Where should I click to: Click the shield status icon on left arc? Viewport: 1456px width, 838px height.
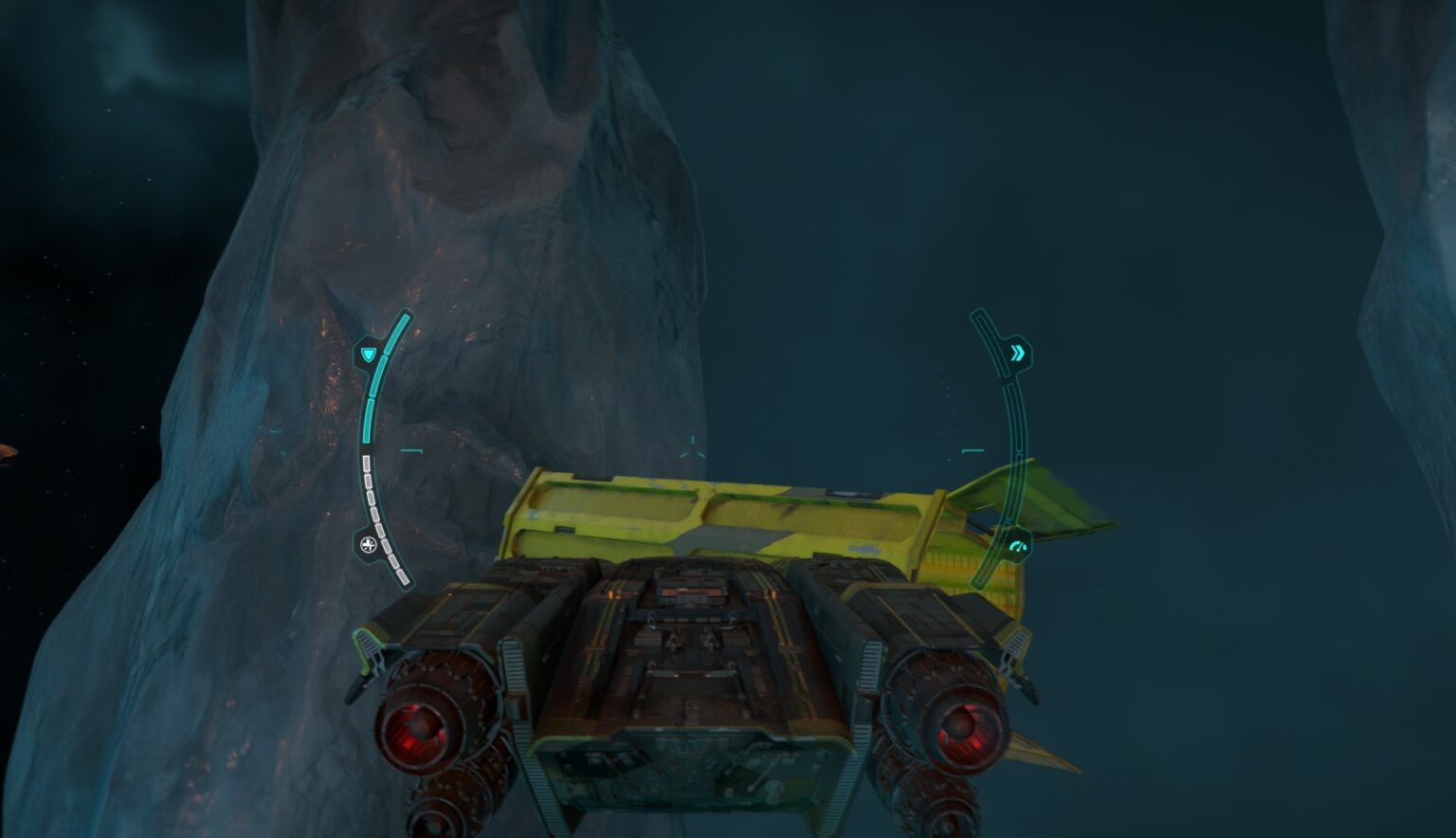pos(369,353)
